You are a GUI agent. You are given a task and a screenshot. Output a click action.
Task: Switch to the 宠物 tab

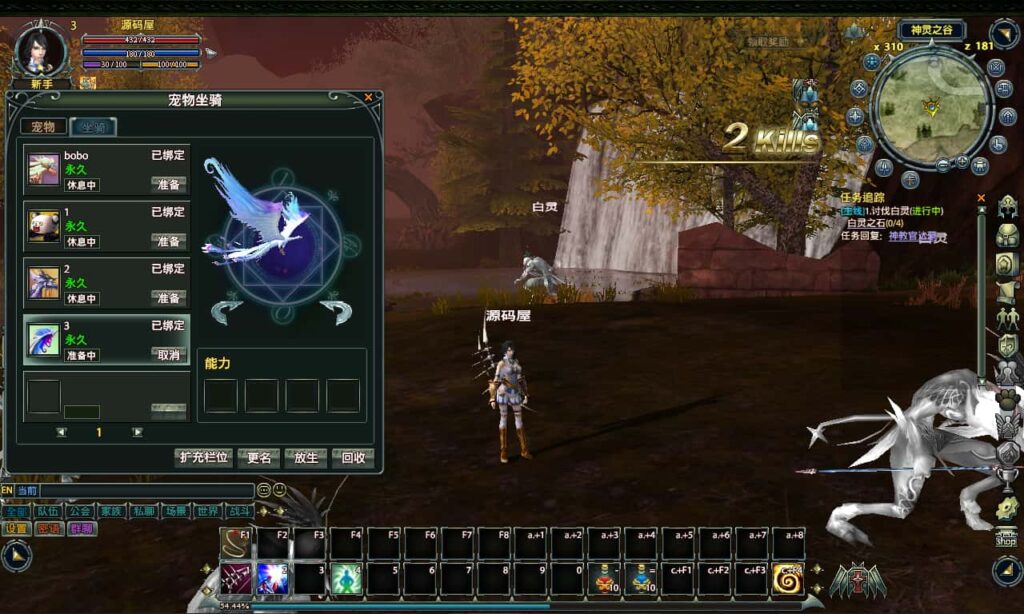(44, 127)
